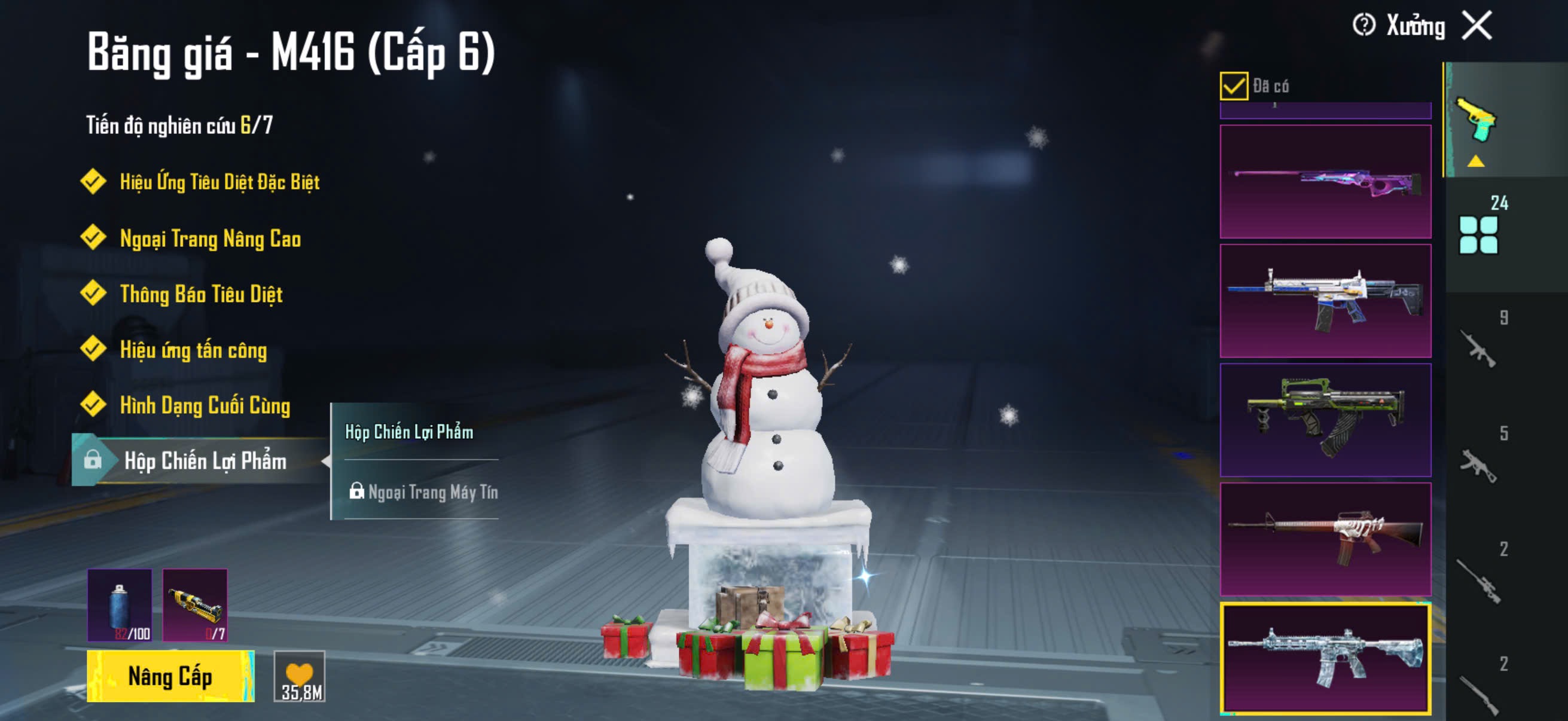The height and width of the screenshot is (721, 1568).
Task: Toggle the Đã có owned filter checkbox
Action: [x=1233, y=85]
